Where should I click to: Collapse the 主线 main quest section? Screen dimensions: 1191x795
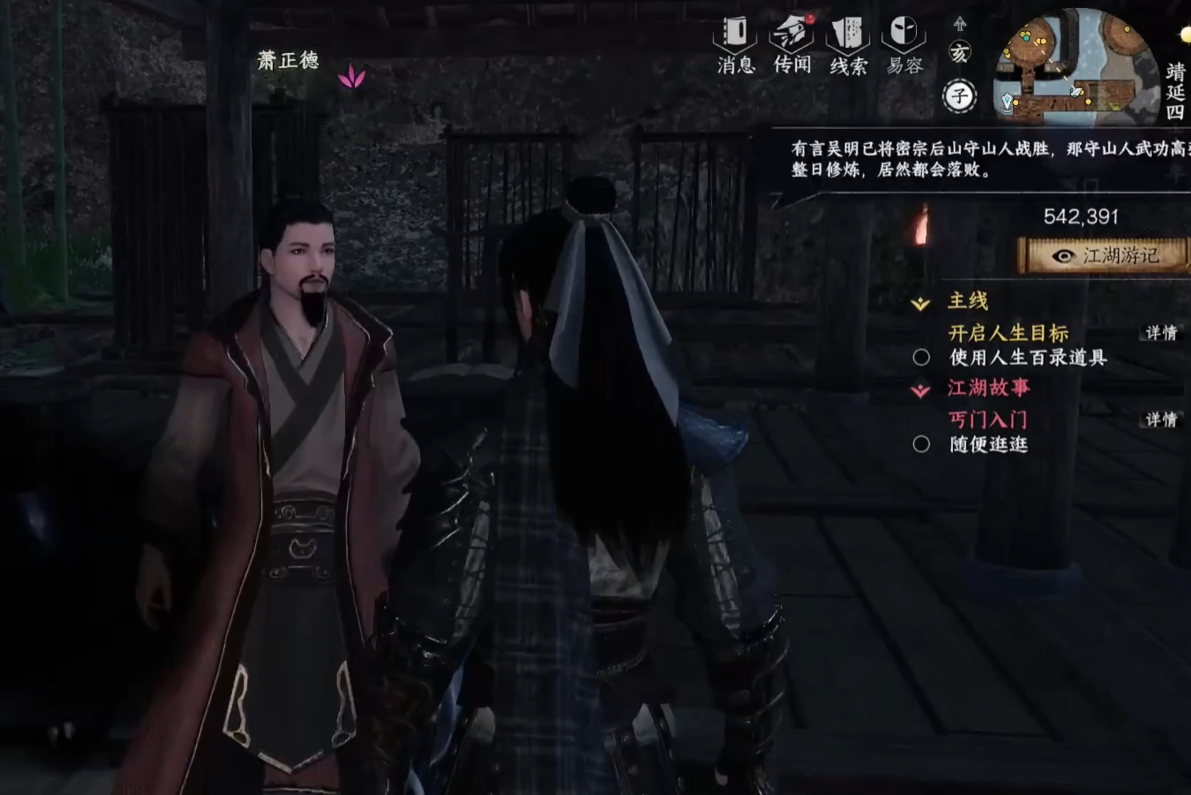921,302
